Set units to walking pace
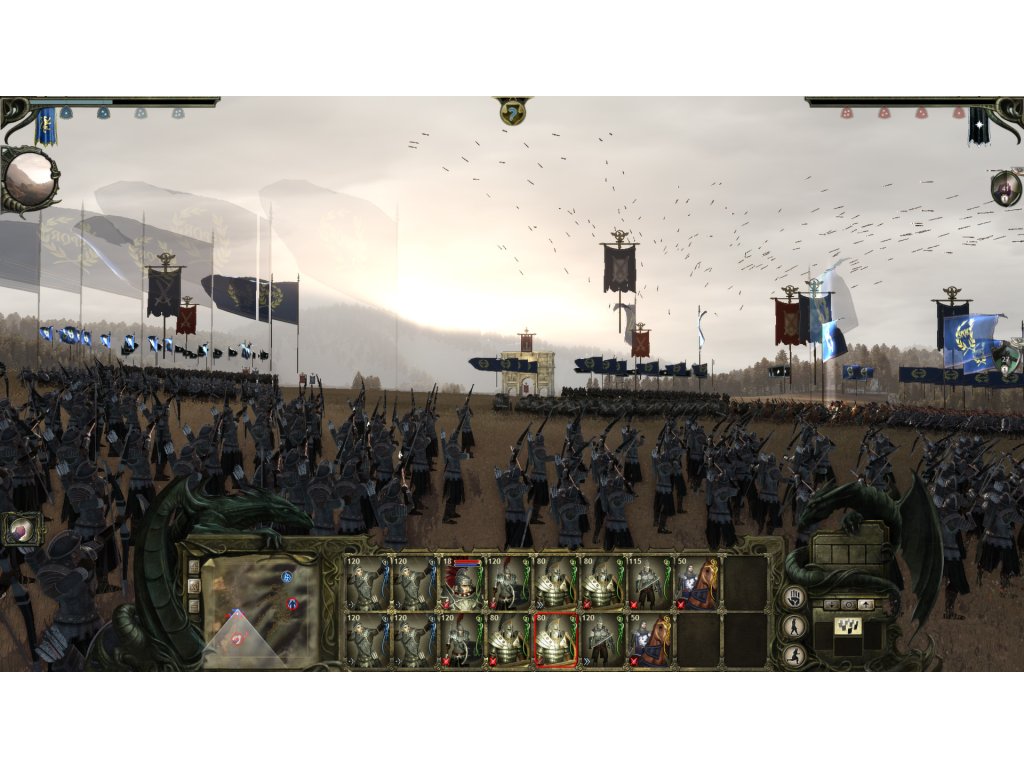 tap(792, 627)
